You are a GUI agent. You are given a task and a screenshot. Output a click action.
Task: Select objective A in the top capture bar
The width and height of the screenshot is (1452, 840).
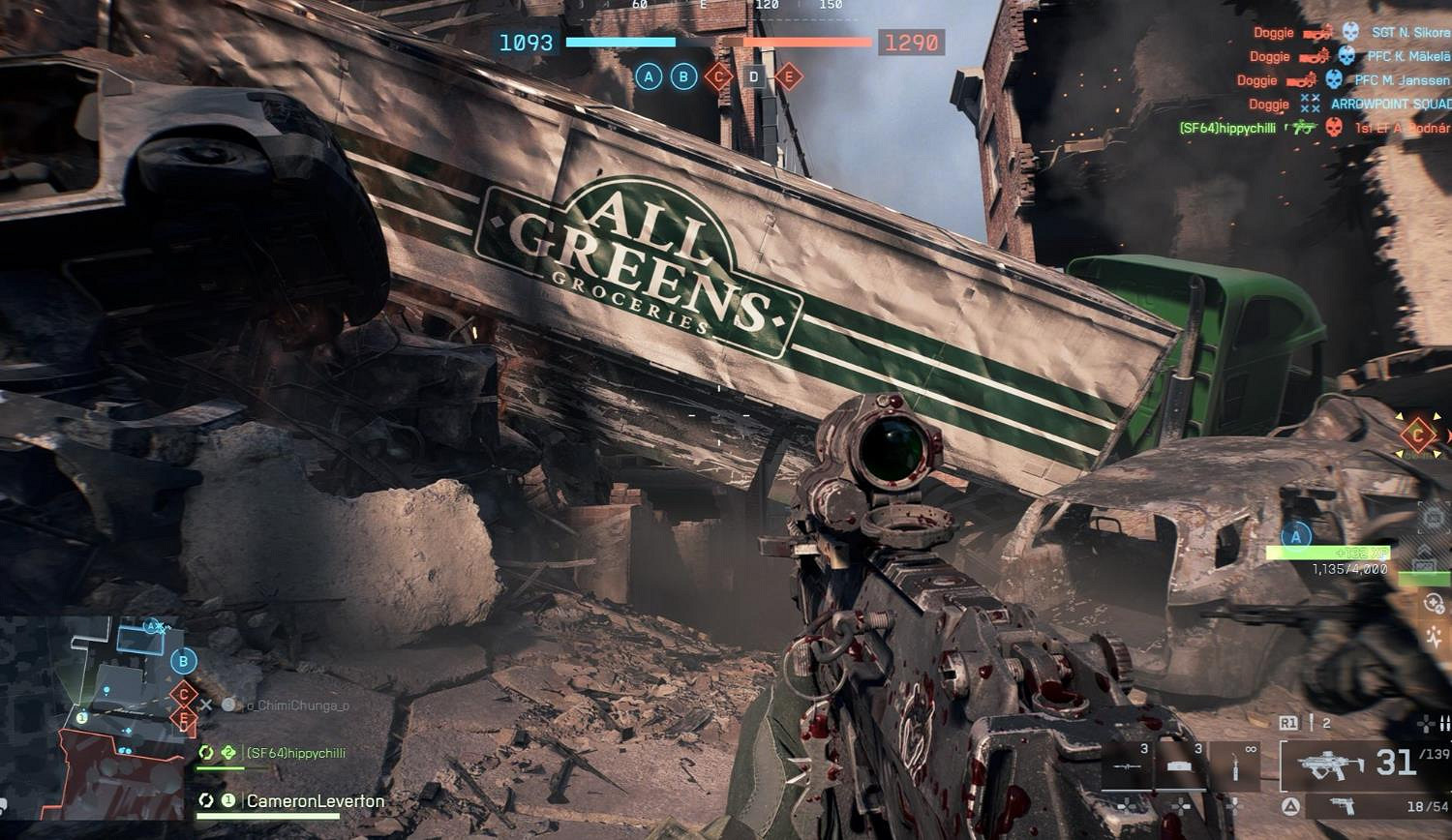[649, 76]
